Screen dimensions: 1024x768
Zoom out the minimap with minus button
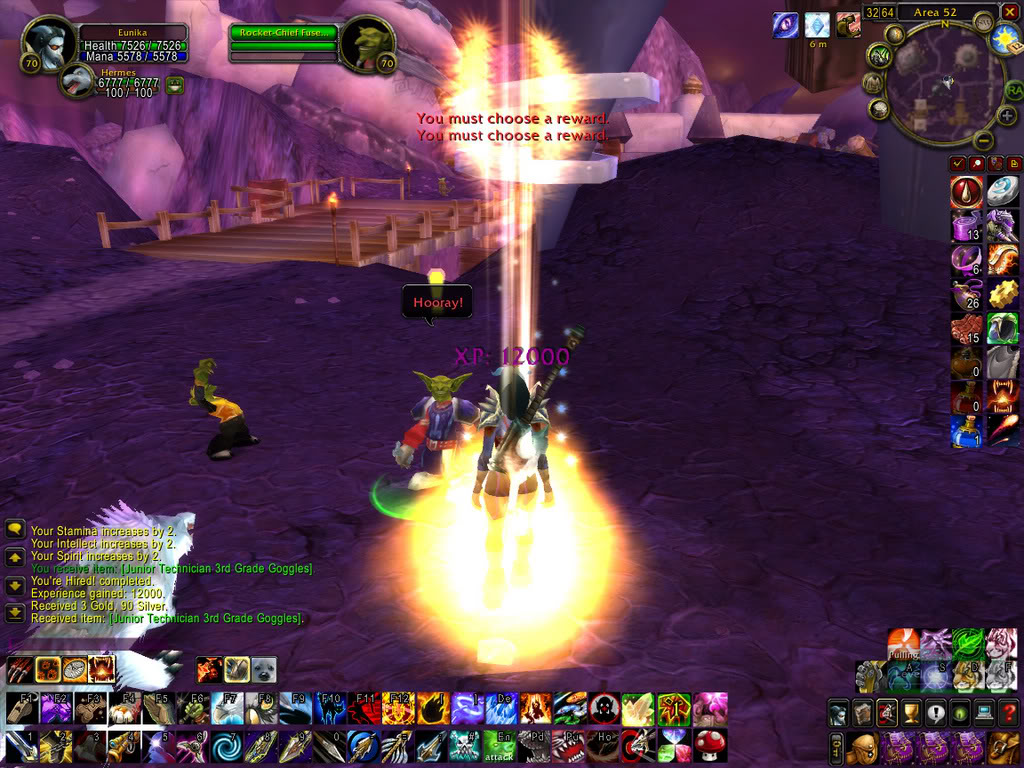(x=983, y=141)
